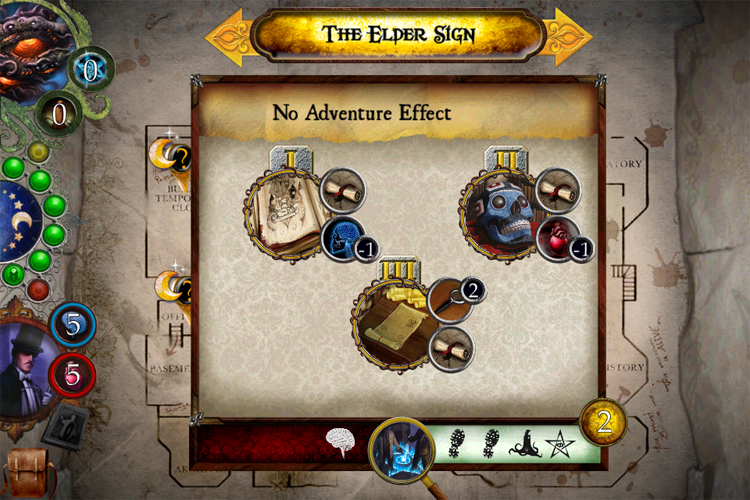The width and height of the screenshot is (750, 500).
Task: Click the gold coin showing 2
Action: click(x=603, y=423)
